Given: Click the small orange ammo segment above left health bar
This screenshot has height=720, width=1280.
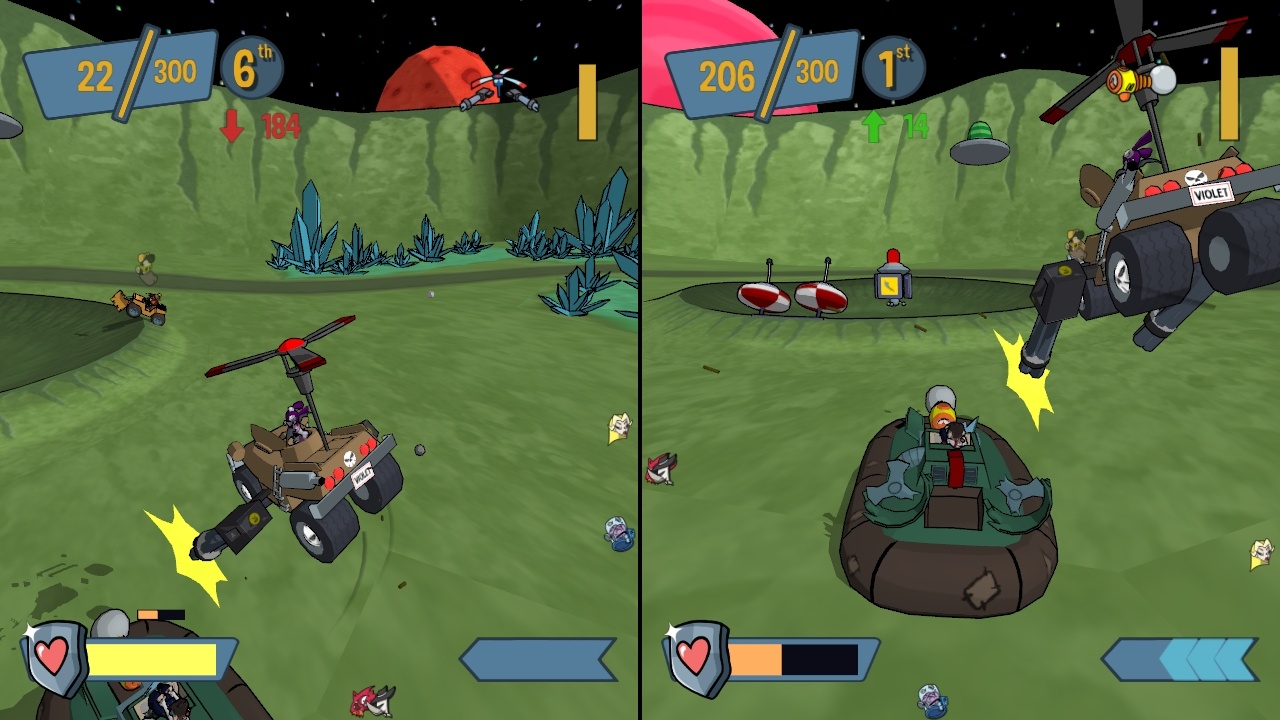Looking at the screenshot, I should (x=150, y=613).
